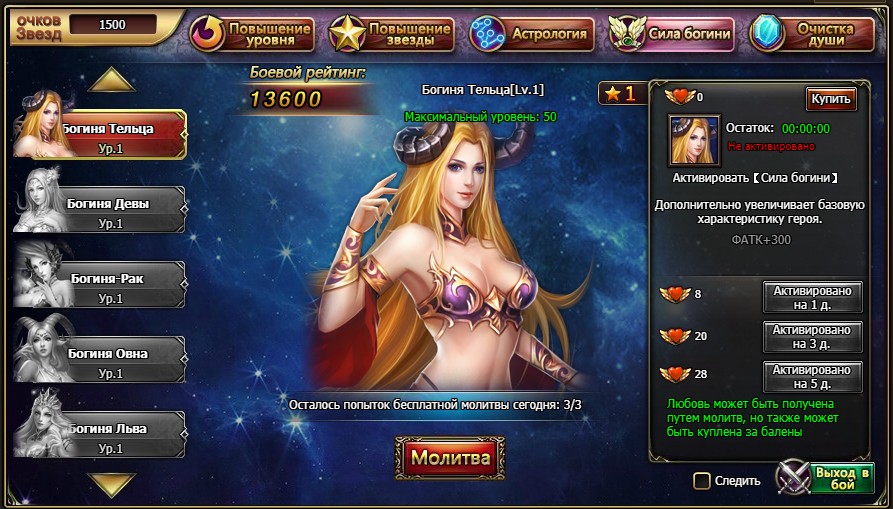Click the Выход в бой button
The height and width of the screenshot is (509, 893).
click(826, 478)
